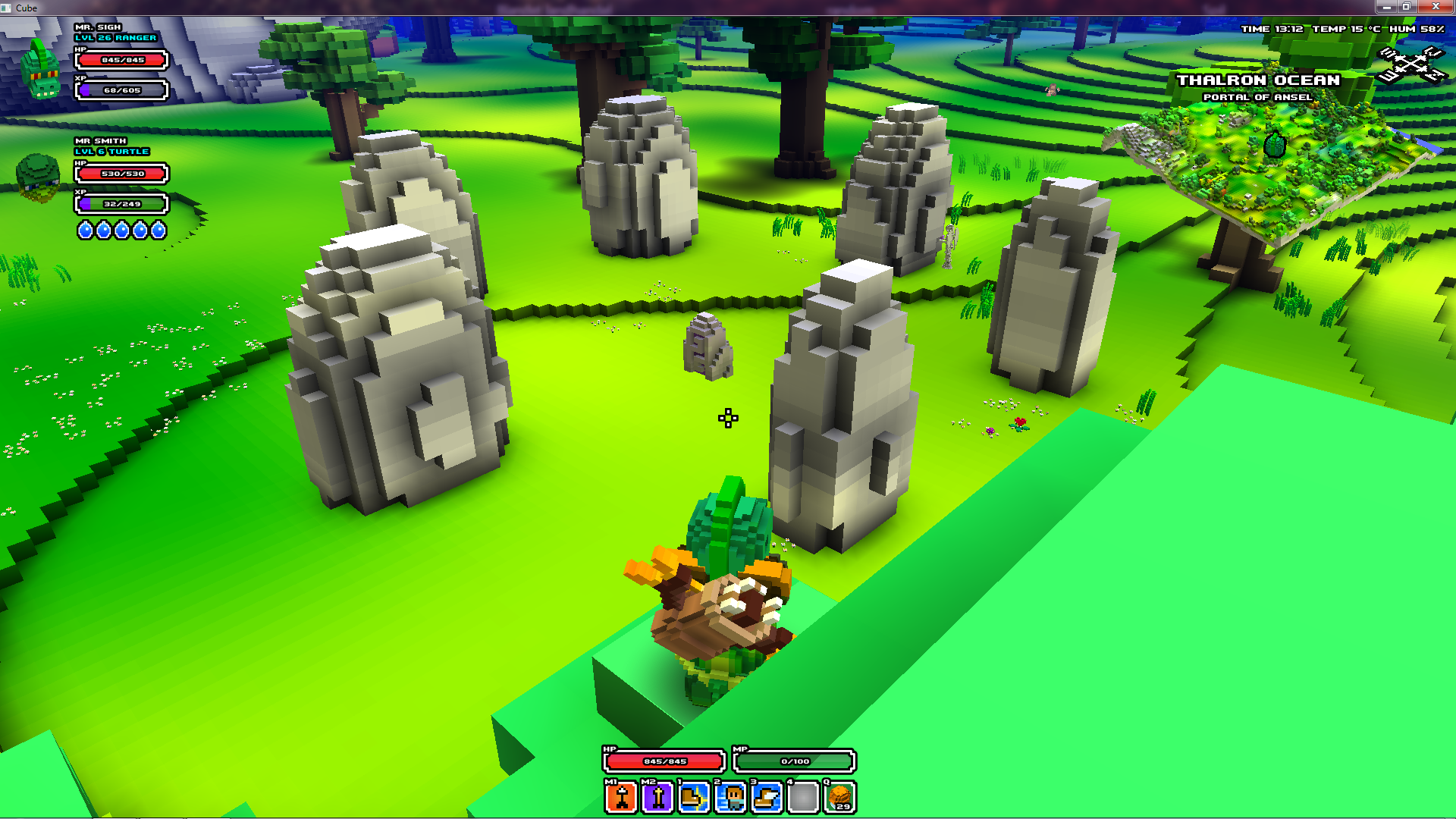
Task: Activate the purple arrow ability
Action: point(657,797)
